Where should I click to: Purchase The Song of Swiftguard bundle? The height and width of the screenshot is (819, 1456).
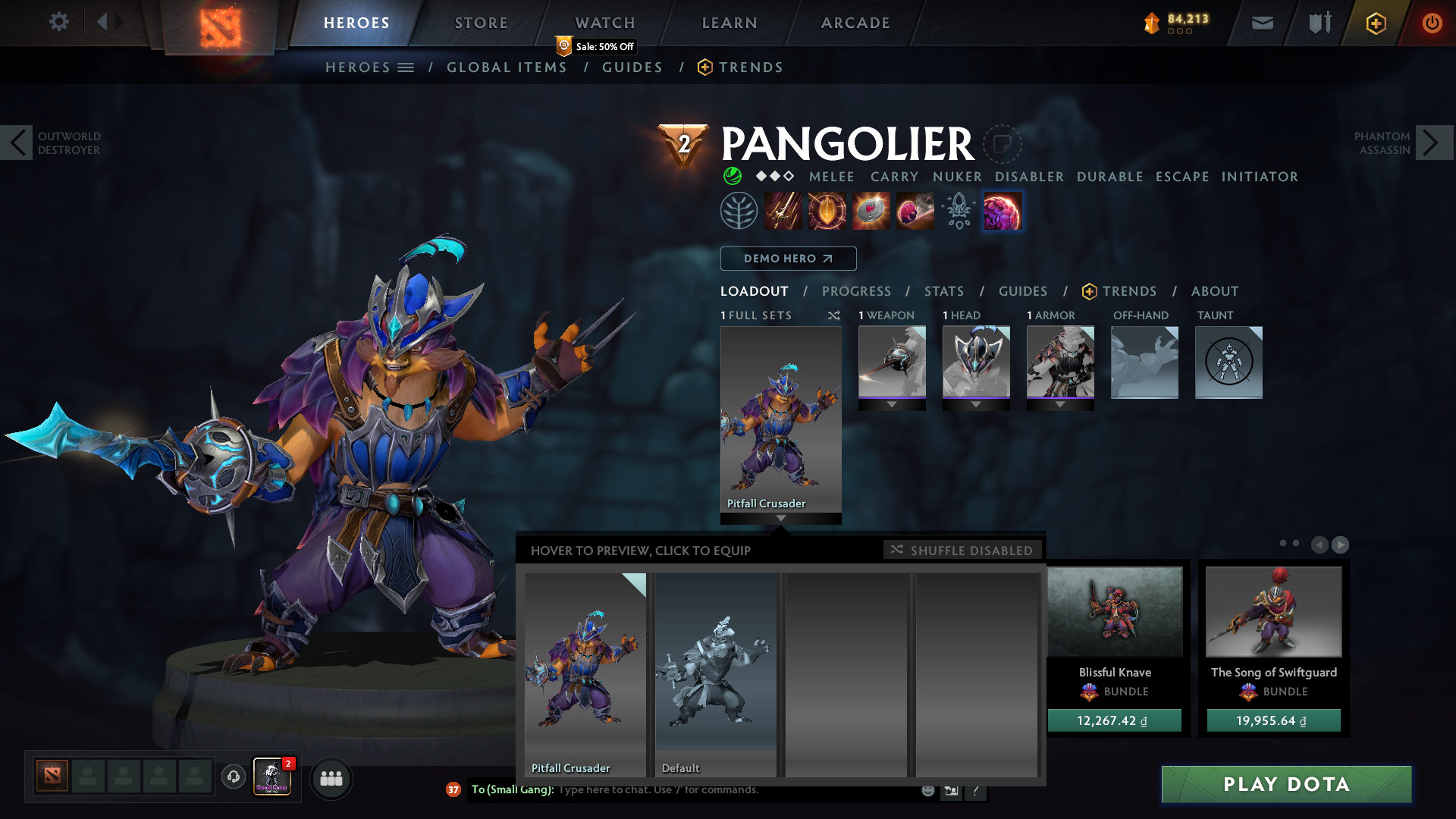1273,720
